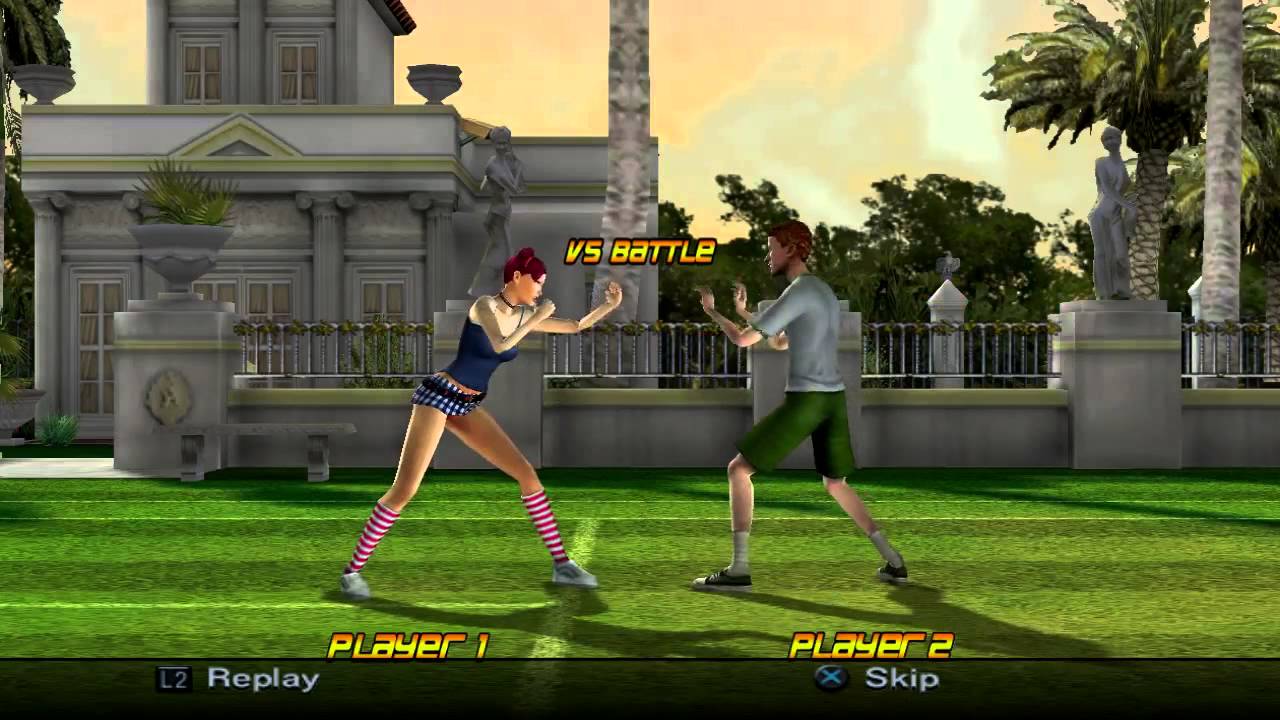Click the VS Battle title text
Image resolution: width=1280 pixels, height=720 pixels.
[x=638, y=253]
